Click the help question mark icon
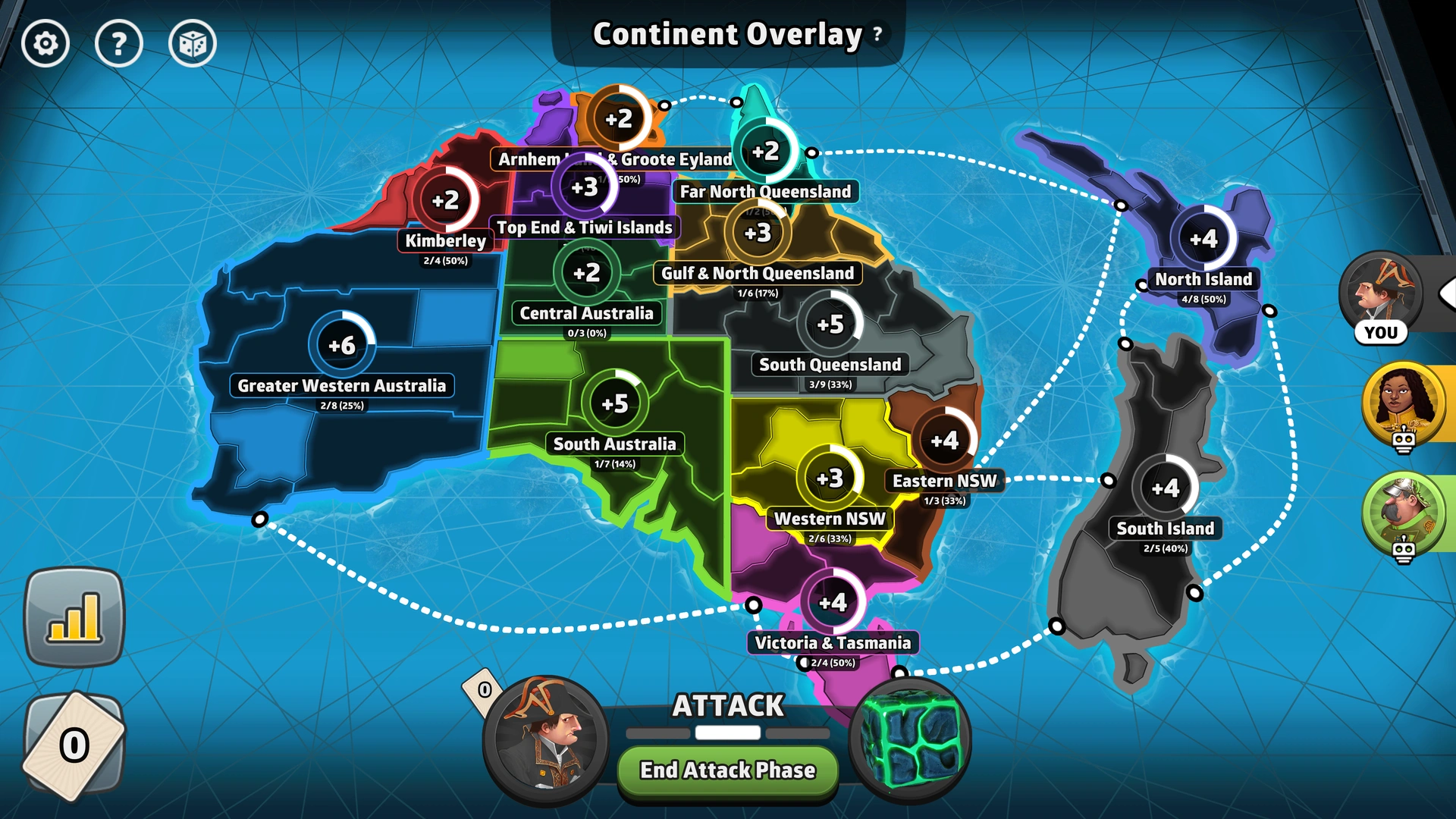 click(119, 43)
